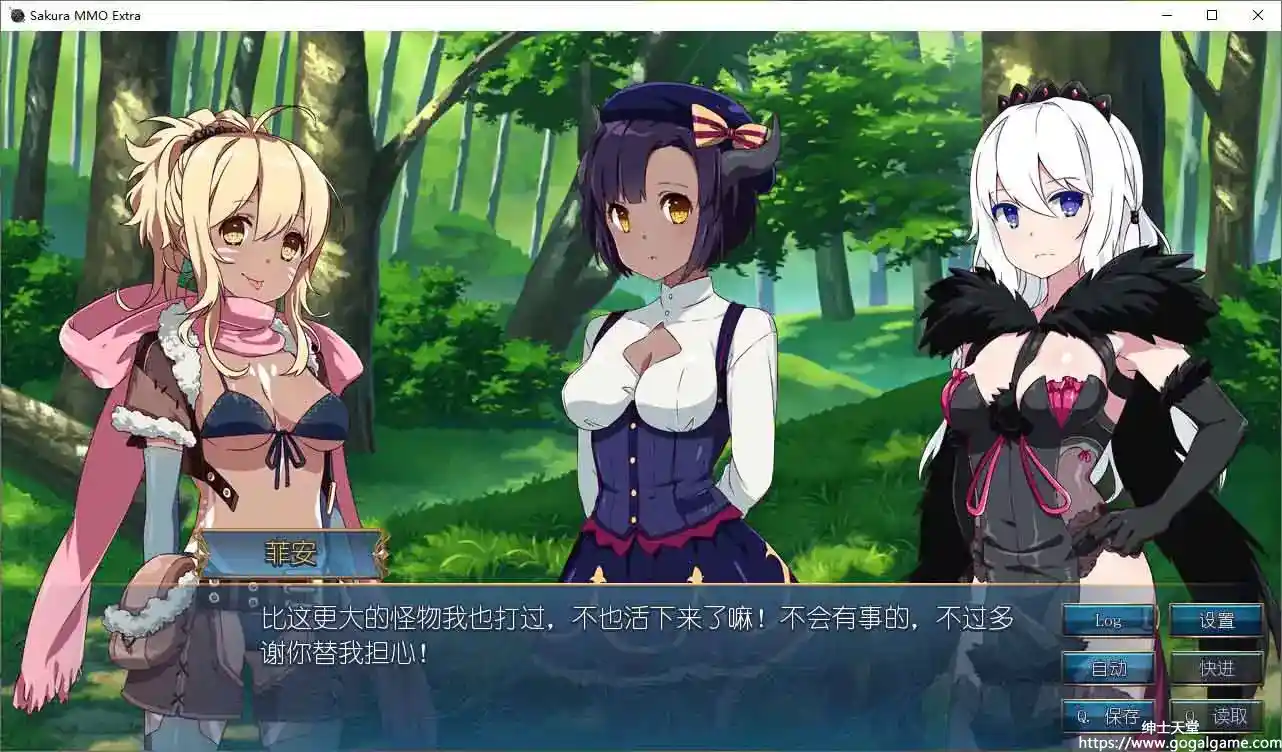Open the 设置 settings panel
The height and width of the screenshot is (752, 1282).
click(x=1215, y=620)
